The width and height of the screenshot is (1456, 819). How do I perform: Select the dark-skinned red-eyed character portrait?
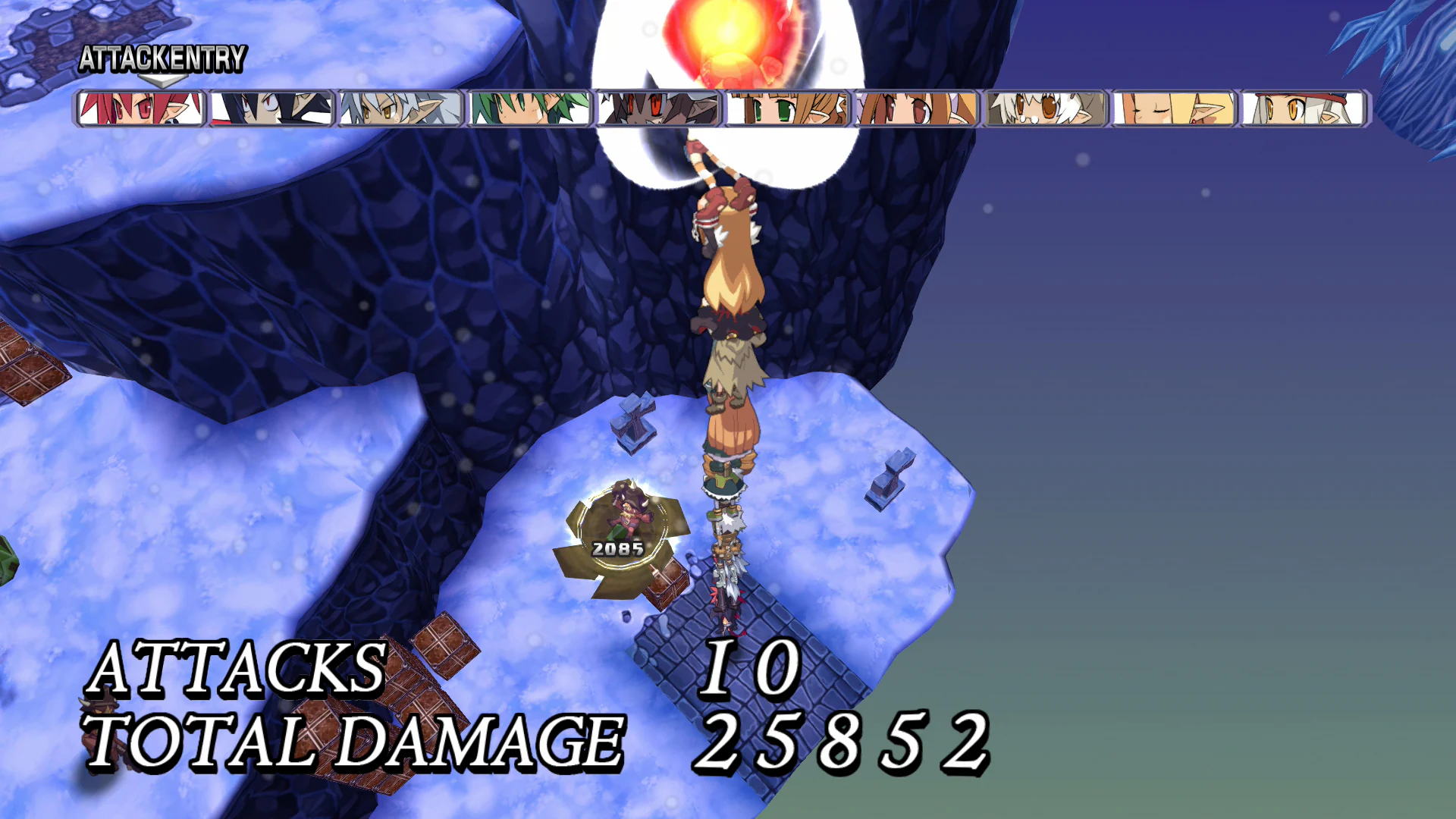pyautogui.click(x=659, y=108)
